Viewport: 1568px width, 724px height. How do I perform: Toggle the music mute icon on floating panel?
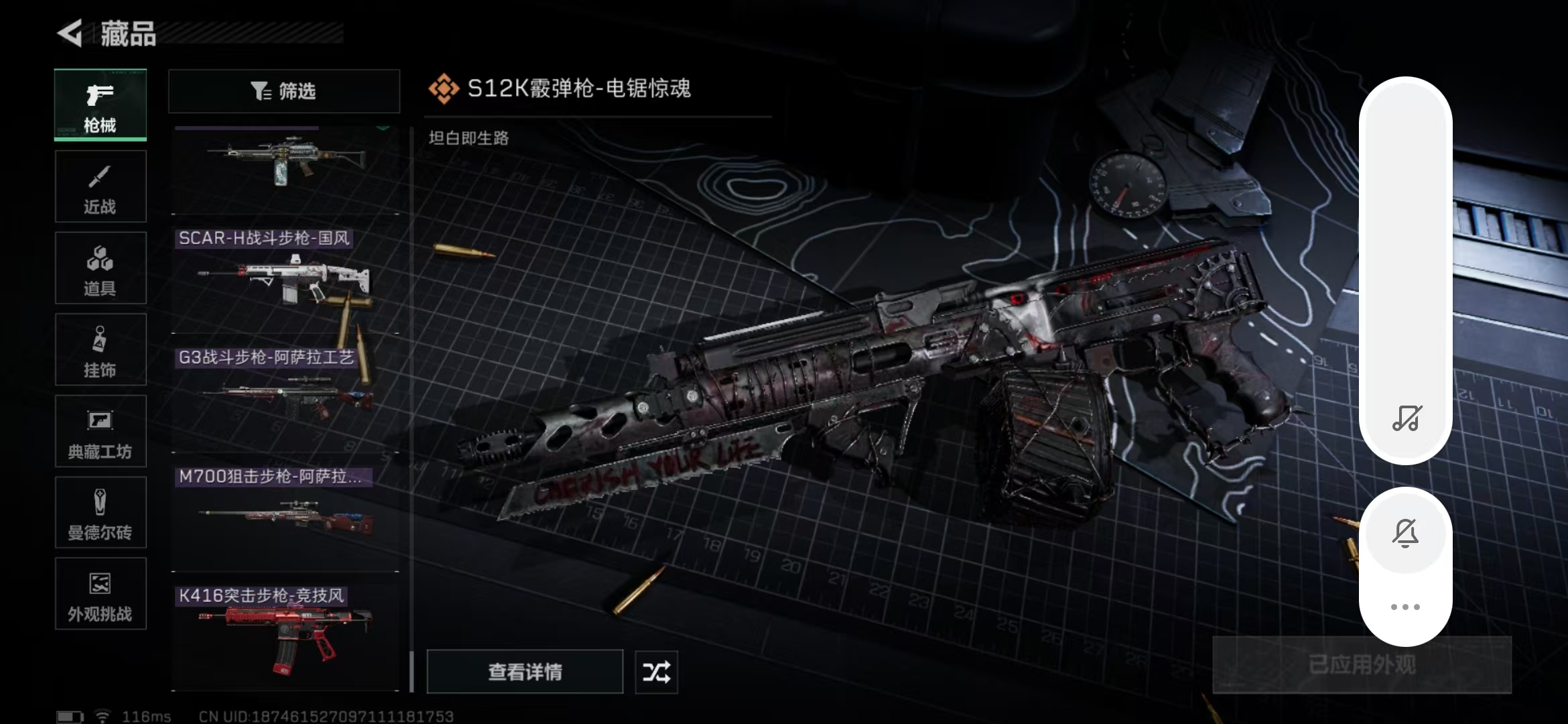click(1406, 419)
